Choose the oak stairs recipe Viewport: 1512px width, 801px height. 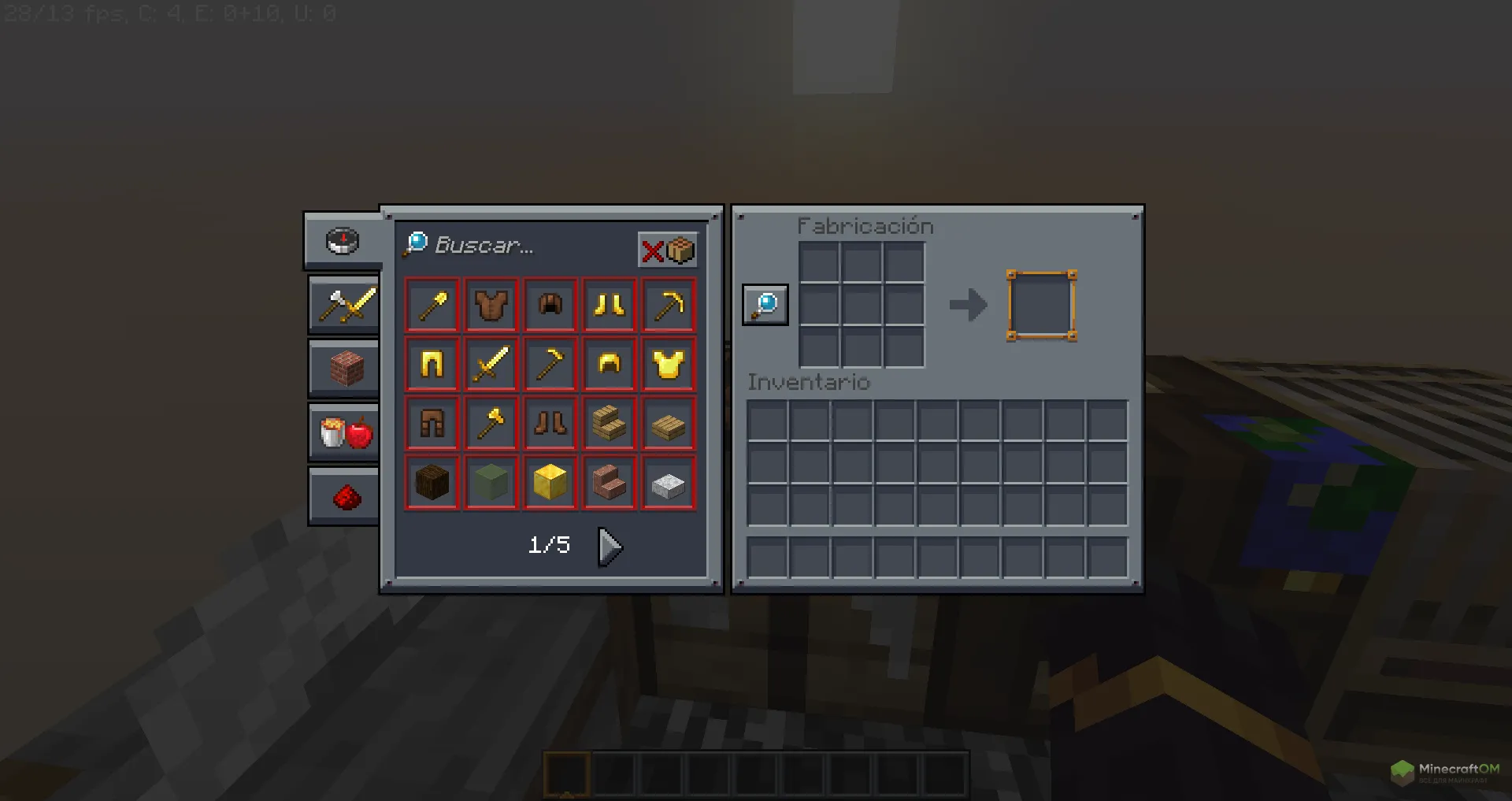click(x=610, y=424)
